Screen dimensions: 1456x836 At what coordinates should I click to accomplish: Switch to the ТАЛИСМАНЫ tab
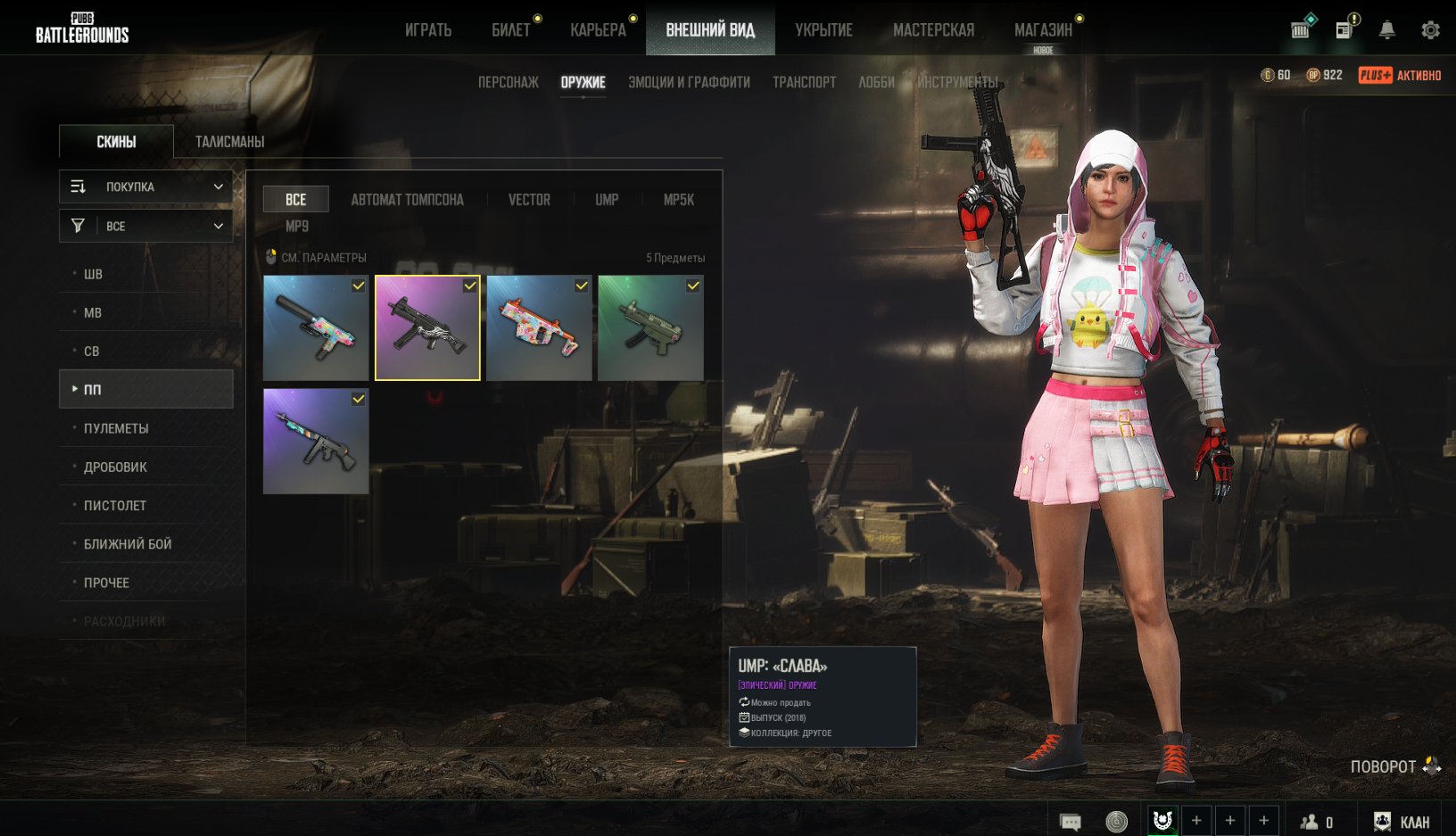(229, 142)
